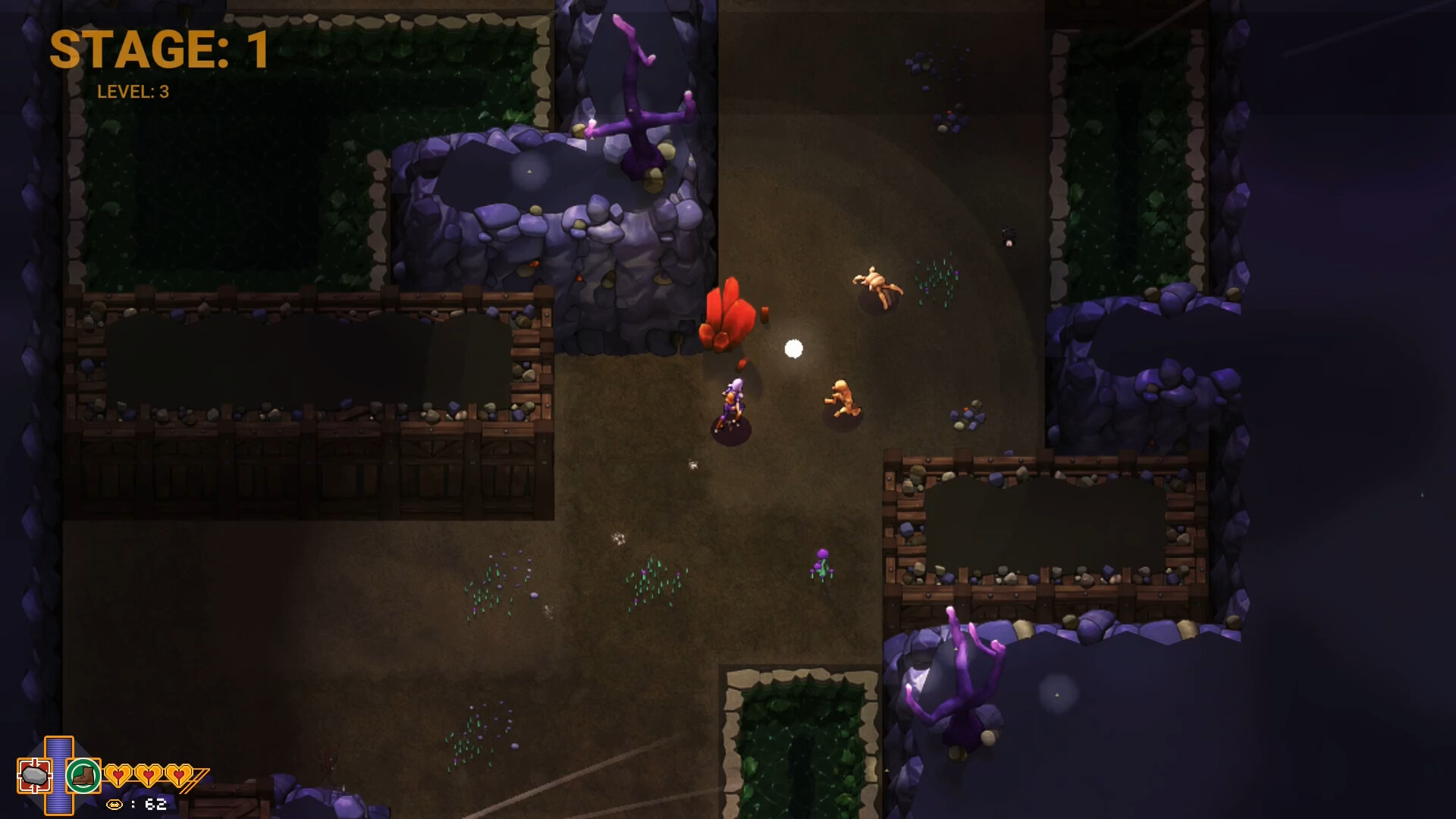
Task: Click the purple flower in the dirt clearing
Action: (x=822, y=565)
